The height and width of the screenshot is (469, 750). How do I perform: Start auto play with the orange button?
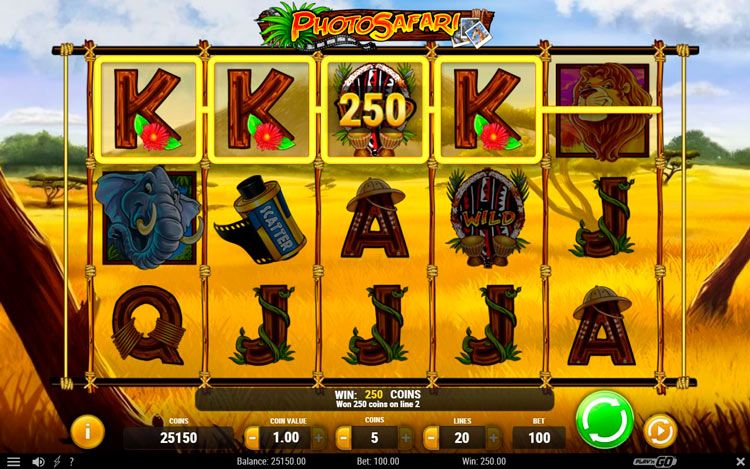click(660, 431)
